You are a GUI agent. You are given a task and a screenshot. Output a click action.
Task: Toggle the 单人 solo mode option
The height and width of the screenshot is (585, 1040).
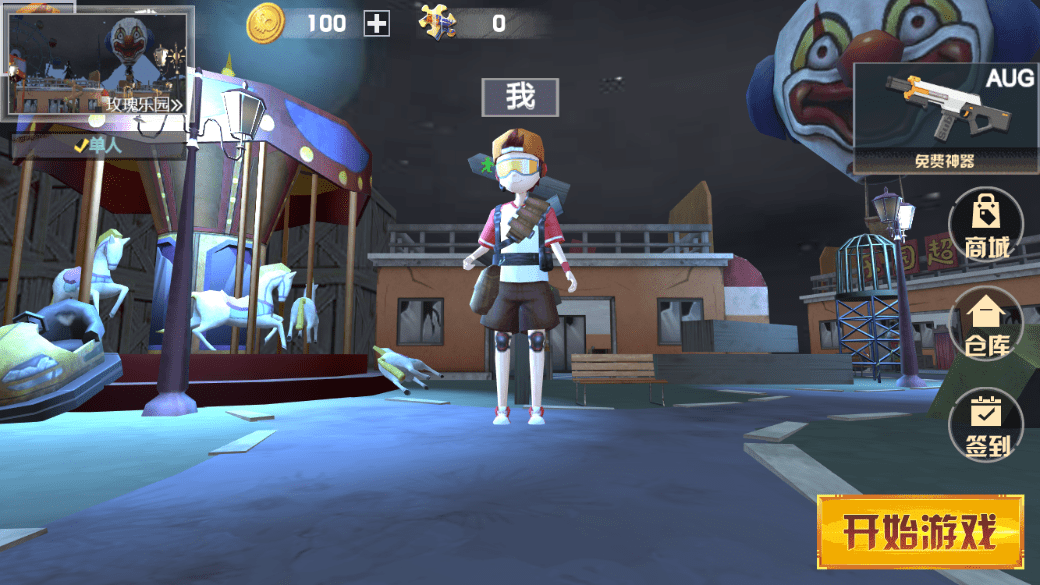click(x=100, y=146)
